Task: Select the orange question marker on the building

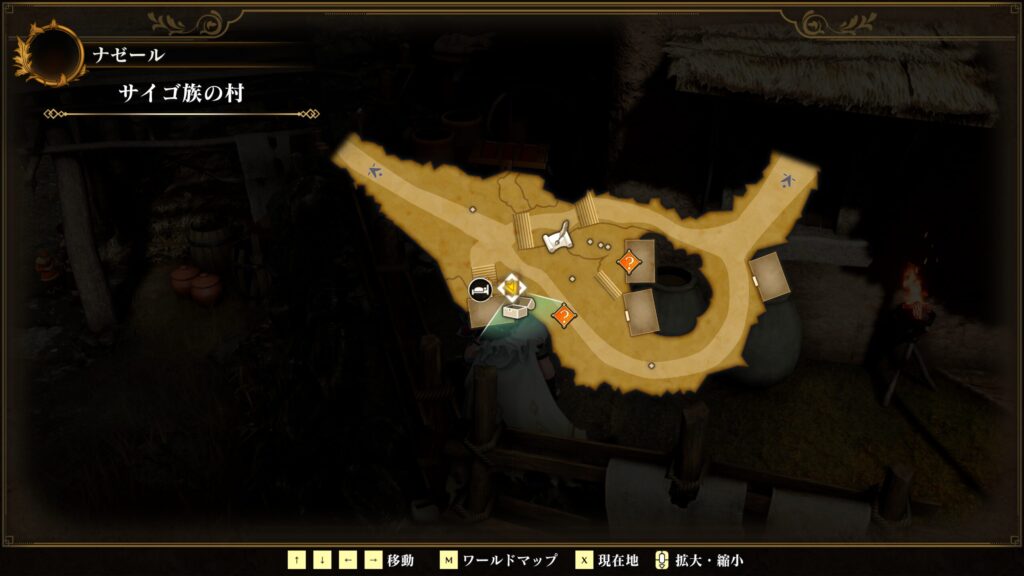Action: coord(629,263)
